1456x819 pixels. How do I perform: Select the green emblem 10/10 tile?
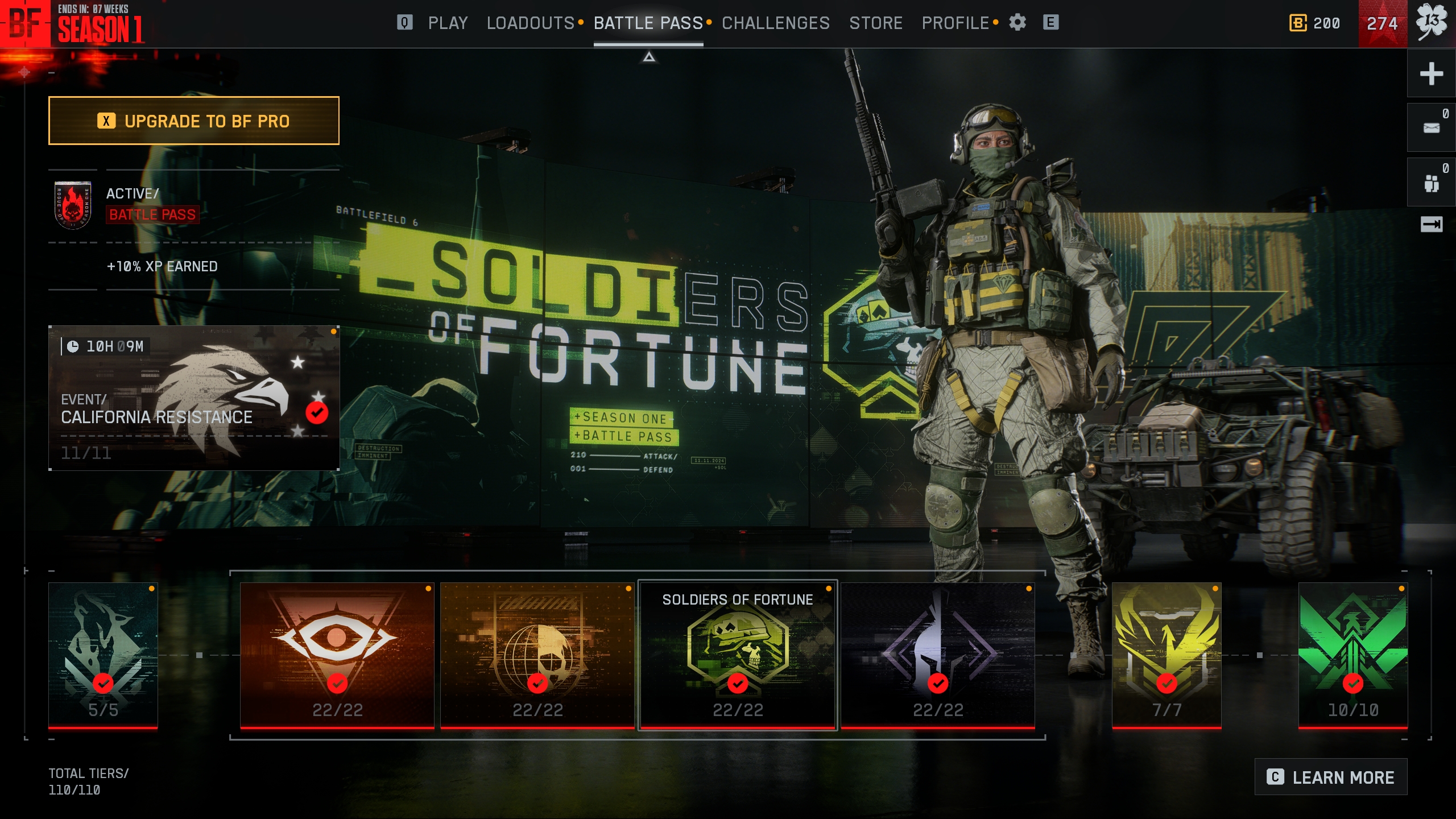tap(1352, 655)
